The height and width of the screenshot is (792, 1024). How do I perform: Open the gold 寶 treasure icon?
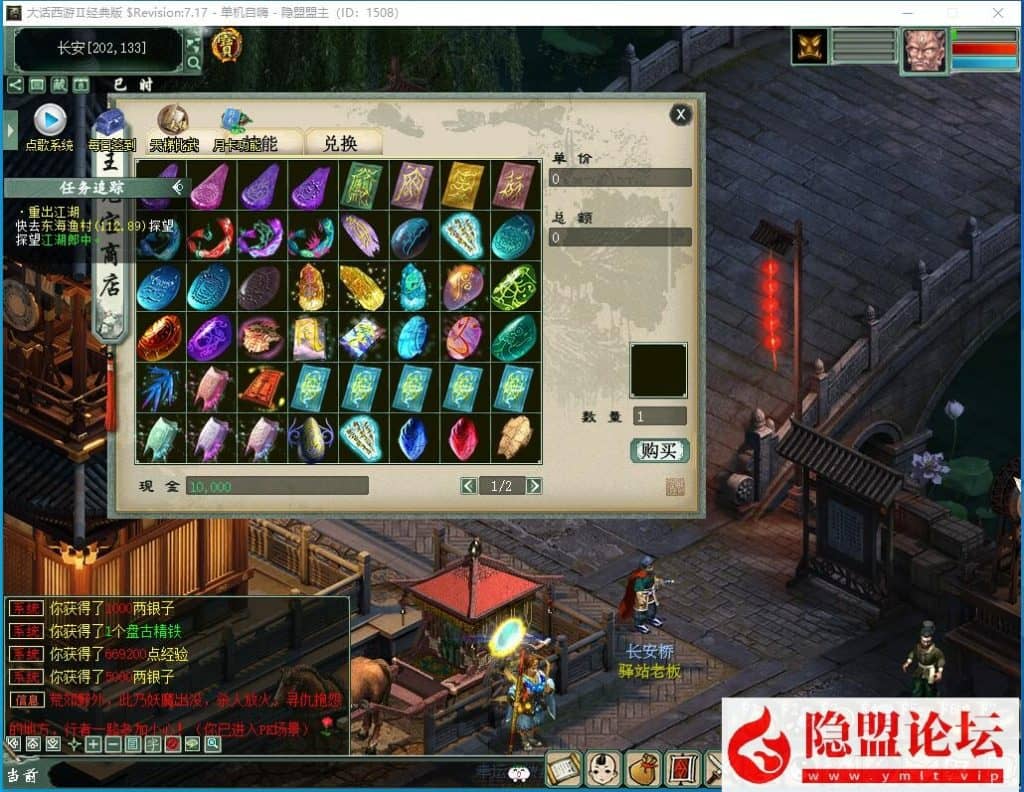click(x=226, y=44)
